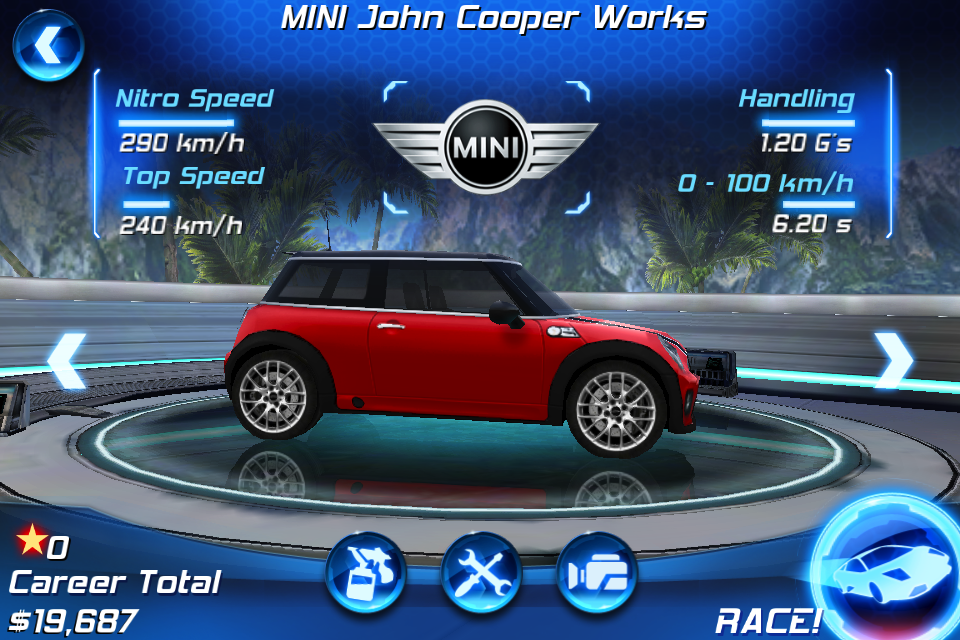Go back using the top-left arrow button

click(x=47, y=45)
